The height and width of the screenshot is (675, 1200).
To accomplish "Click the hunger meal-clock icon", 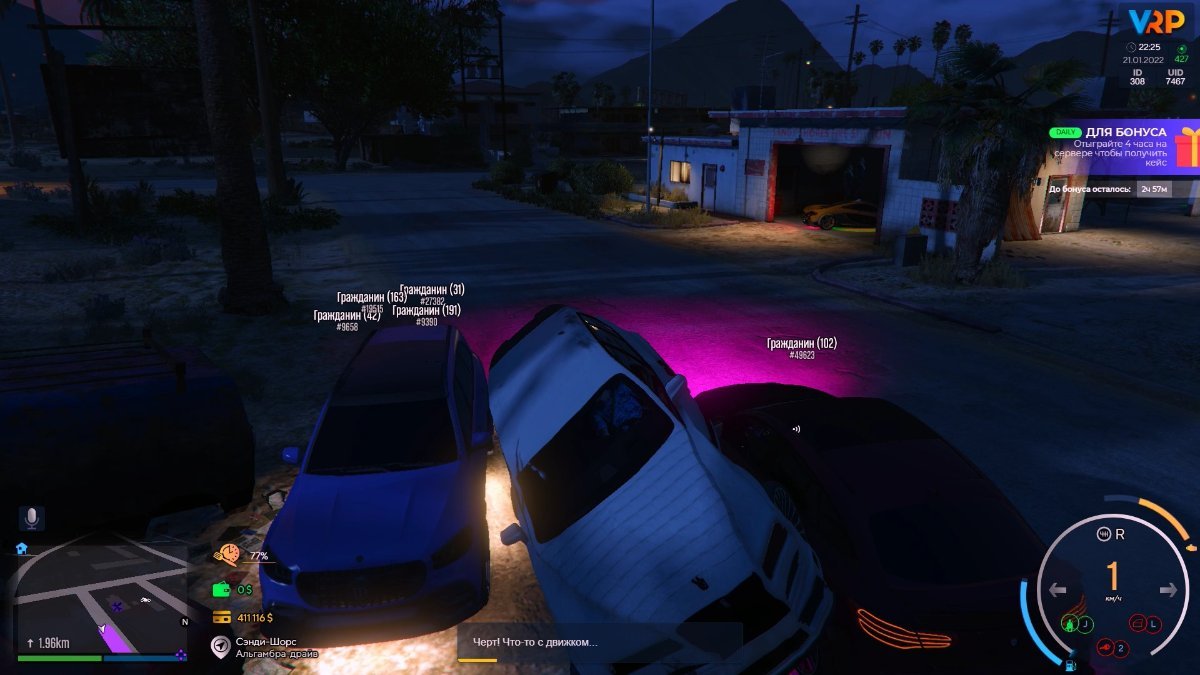I will pyautogui.click(x=229, y=555).
